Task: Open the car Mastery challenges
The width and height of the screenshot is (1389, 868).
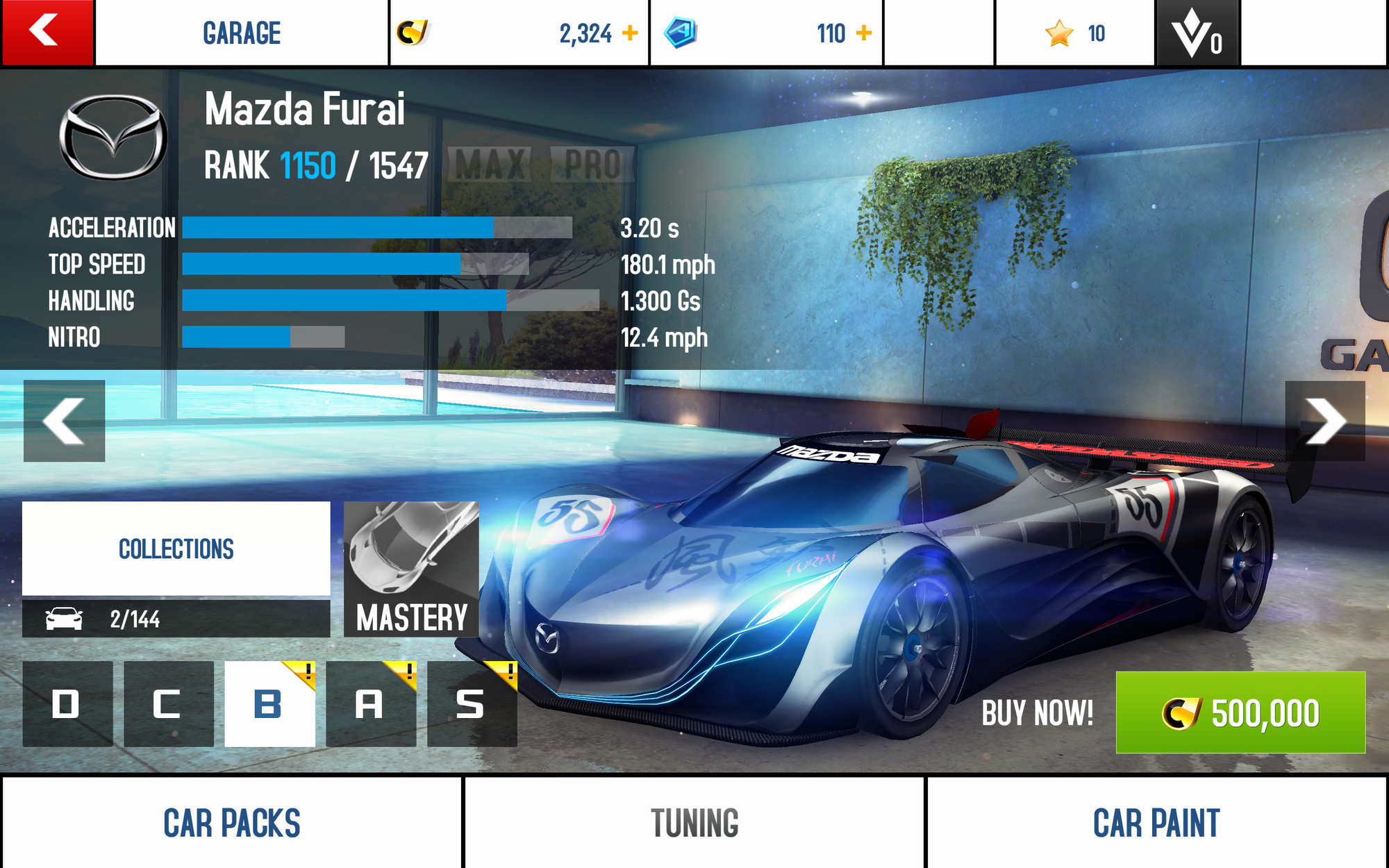Action: point(411,569)
